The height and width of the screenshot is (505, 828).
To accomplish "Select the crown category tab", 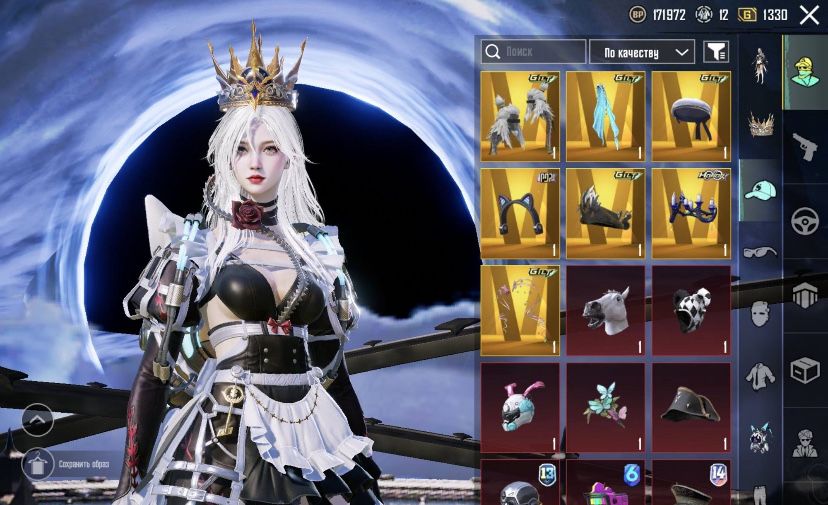I will coord(760,127).
